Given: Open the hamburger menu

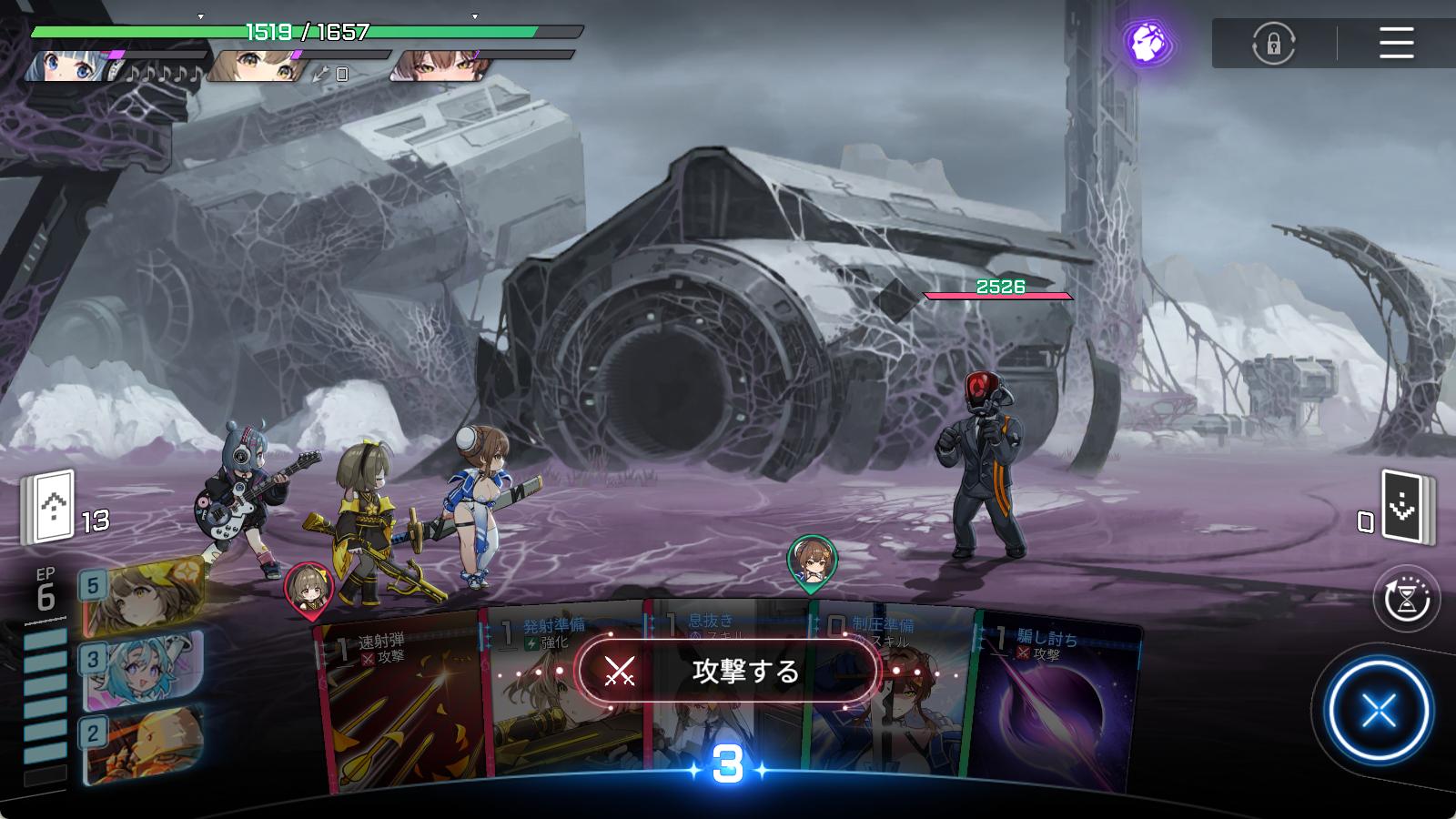Looking at the screenshot, I should [1396, 43].
